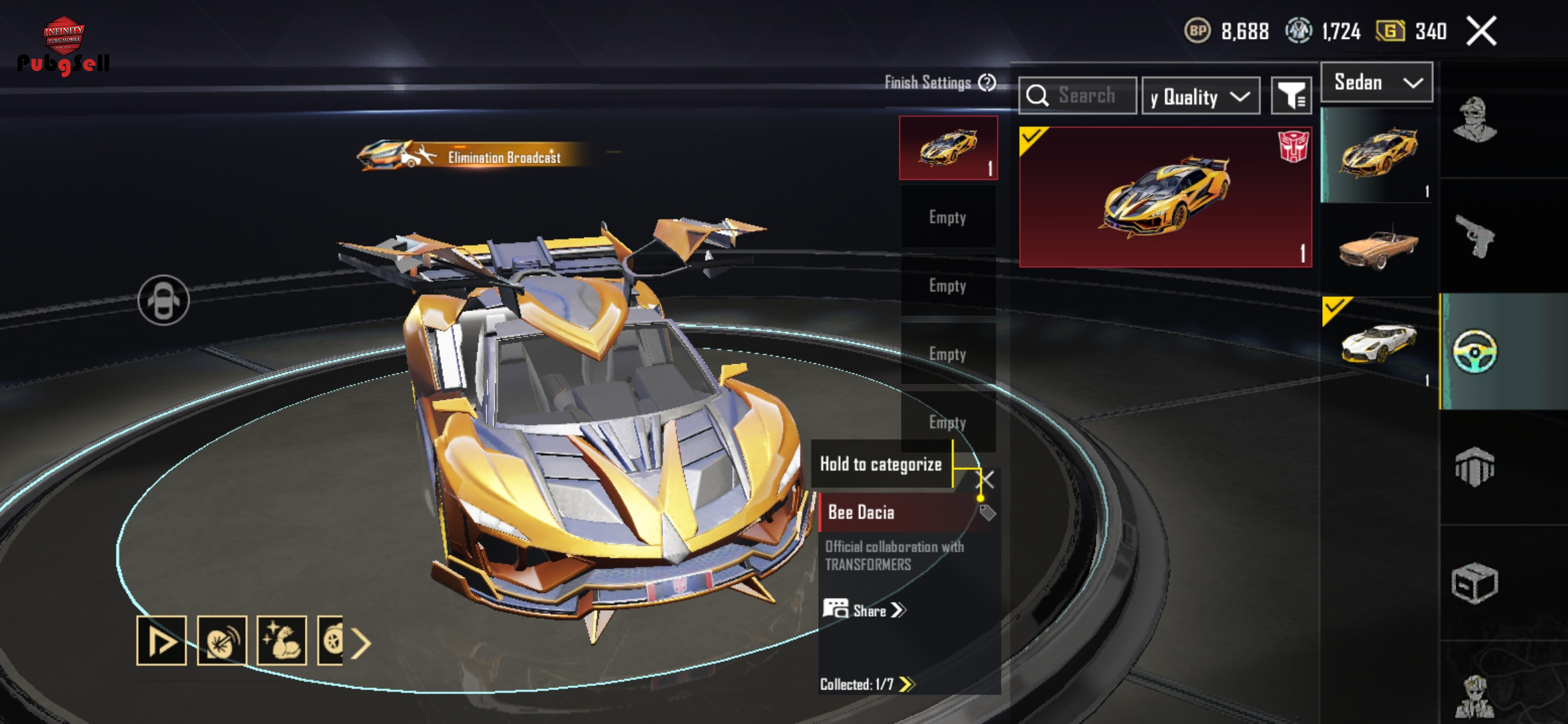Expand the Sedan vehicle type dropdown
Viewport: 1568px width, 724px height.
click(1376, 82)
